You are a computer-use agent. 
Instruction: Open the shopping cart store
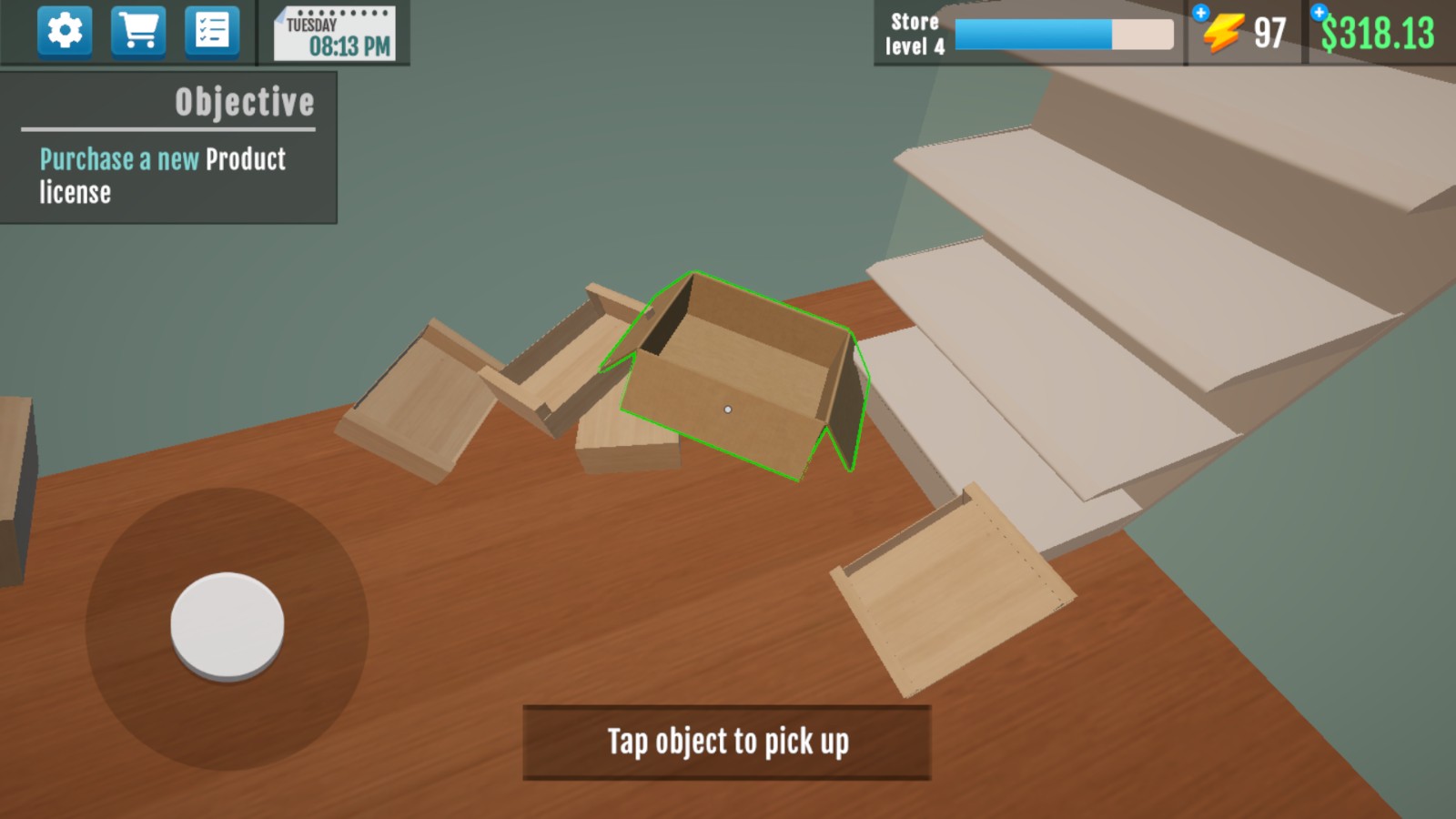point(138,32)
